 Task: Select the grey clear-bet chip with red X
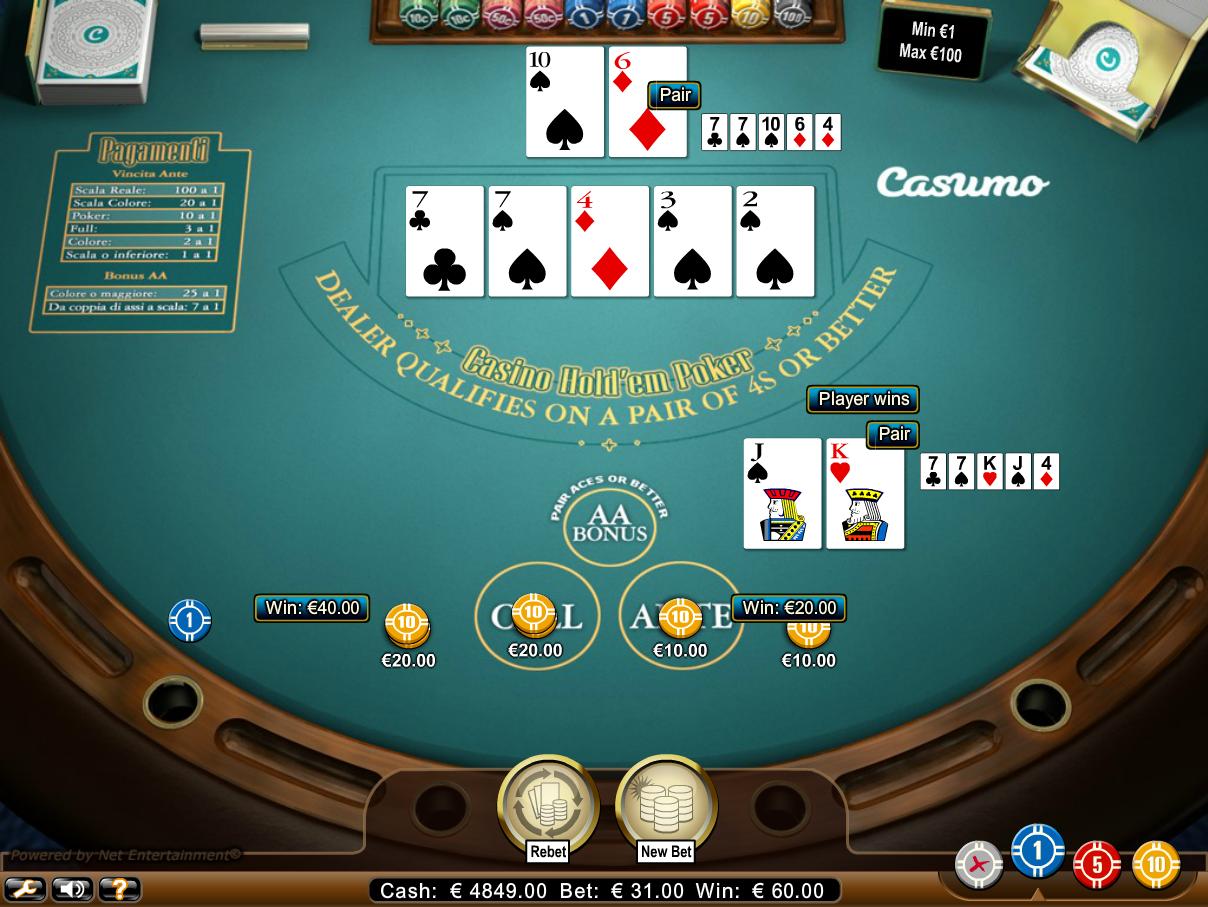click(x=978, y=865)
